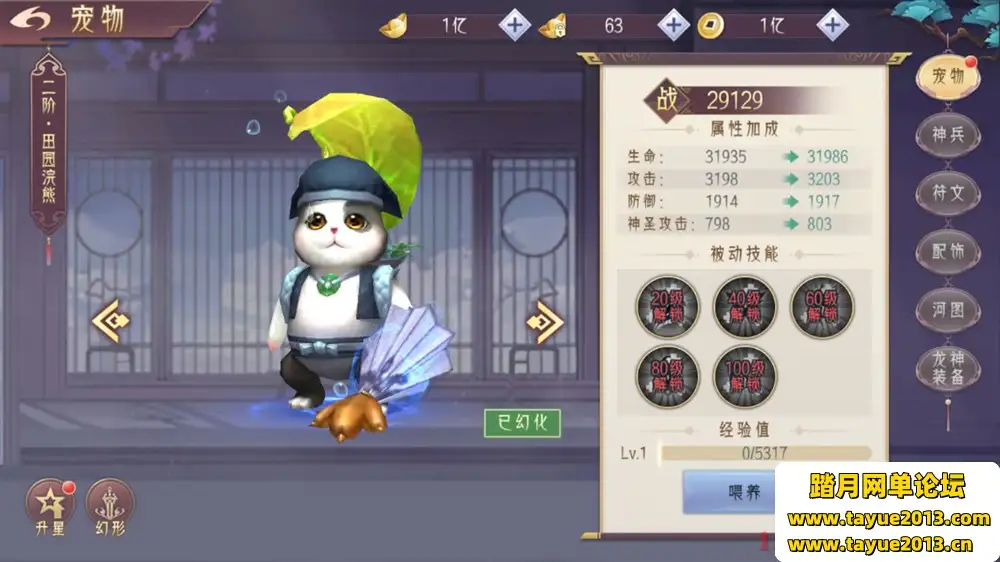Viewport: 1000px width, 562px height.
Task: Inspect the level 100 passive skill slot
Action: pos(745,376)
